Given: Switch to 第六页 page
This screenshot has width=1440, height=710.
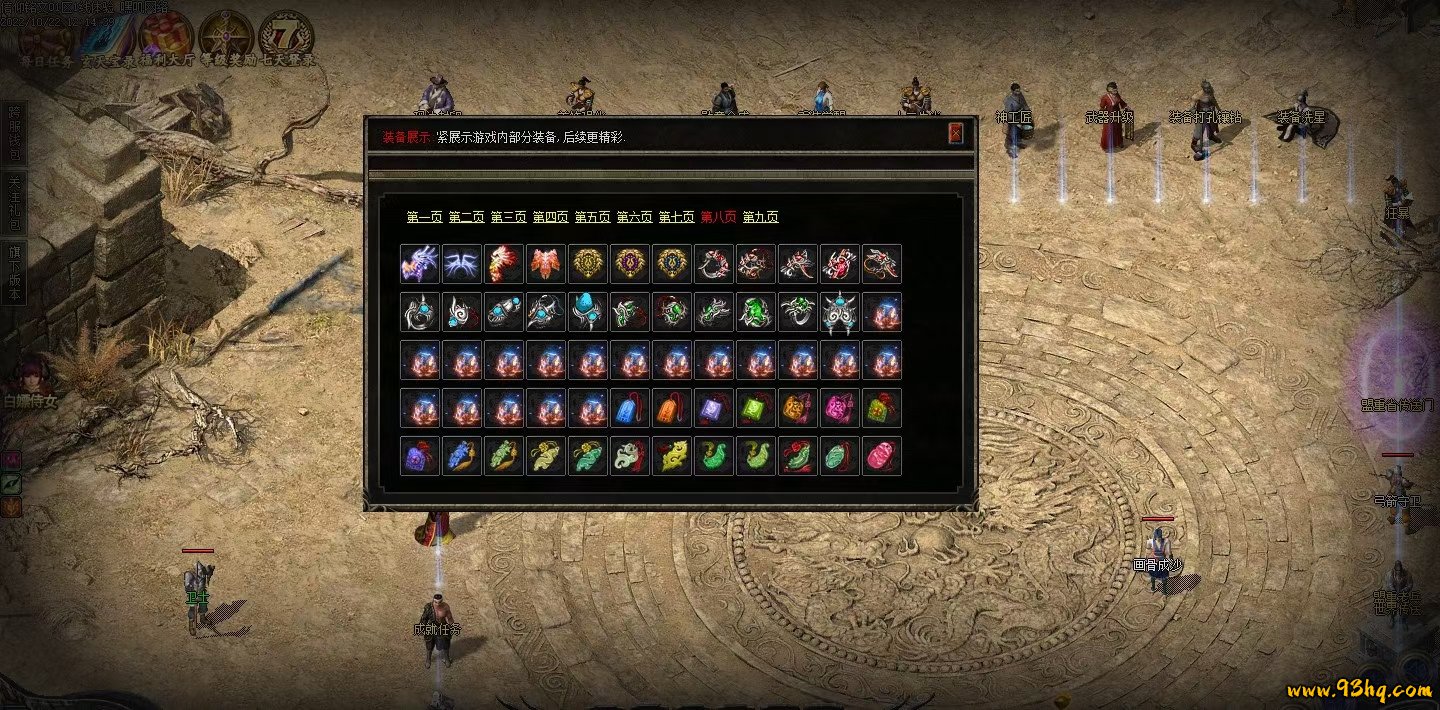Looking at the screenshot, I should coord(634,217).
